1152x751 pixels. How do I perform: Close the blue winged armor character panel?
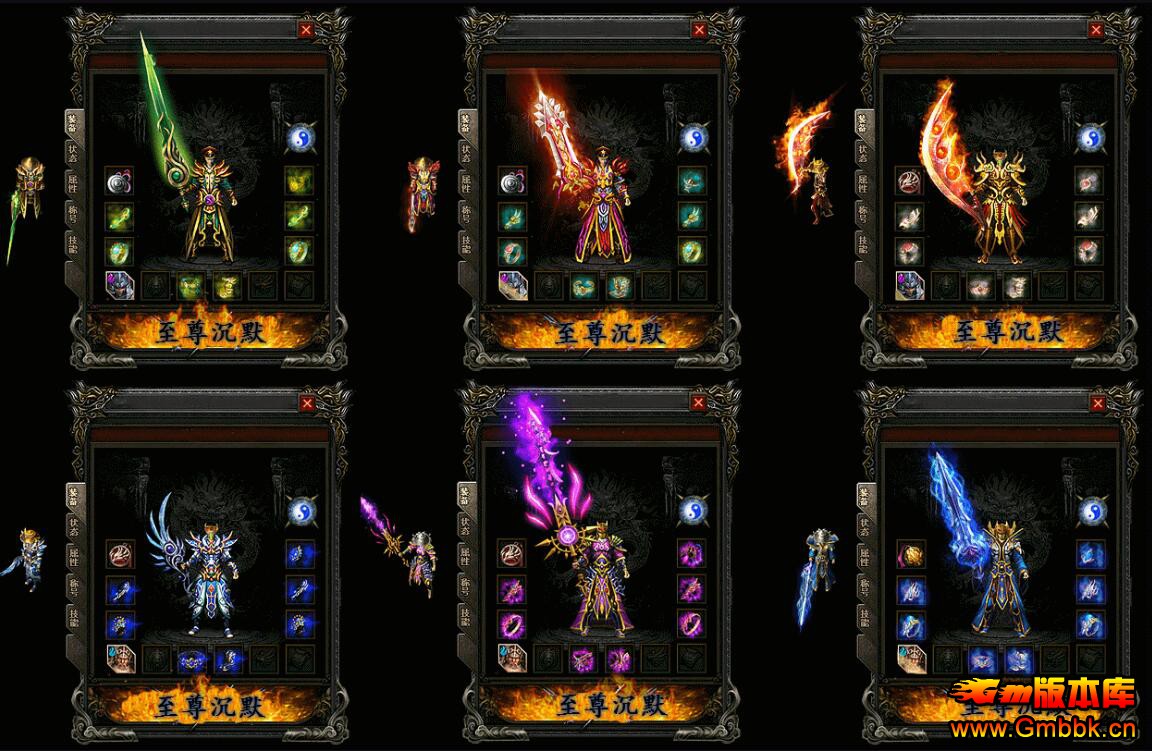[x=307, y=403]
